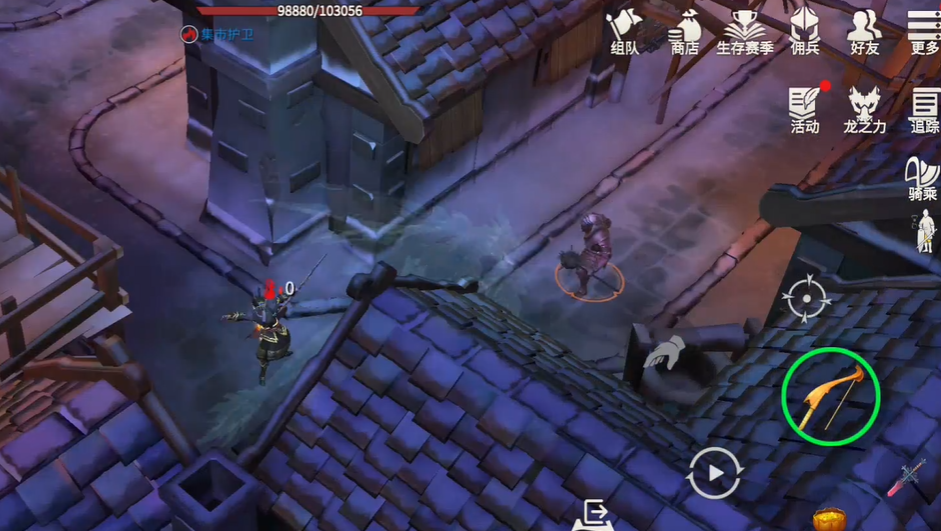Image resolution: width=941 pixels, height=531 pixels.
Task: Fire the golden bow attack button
Action: (830, 396)
